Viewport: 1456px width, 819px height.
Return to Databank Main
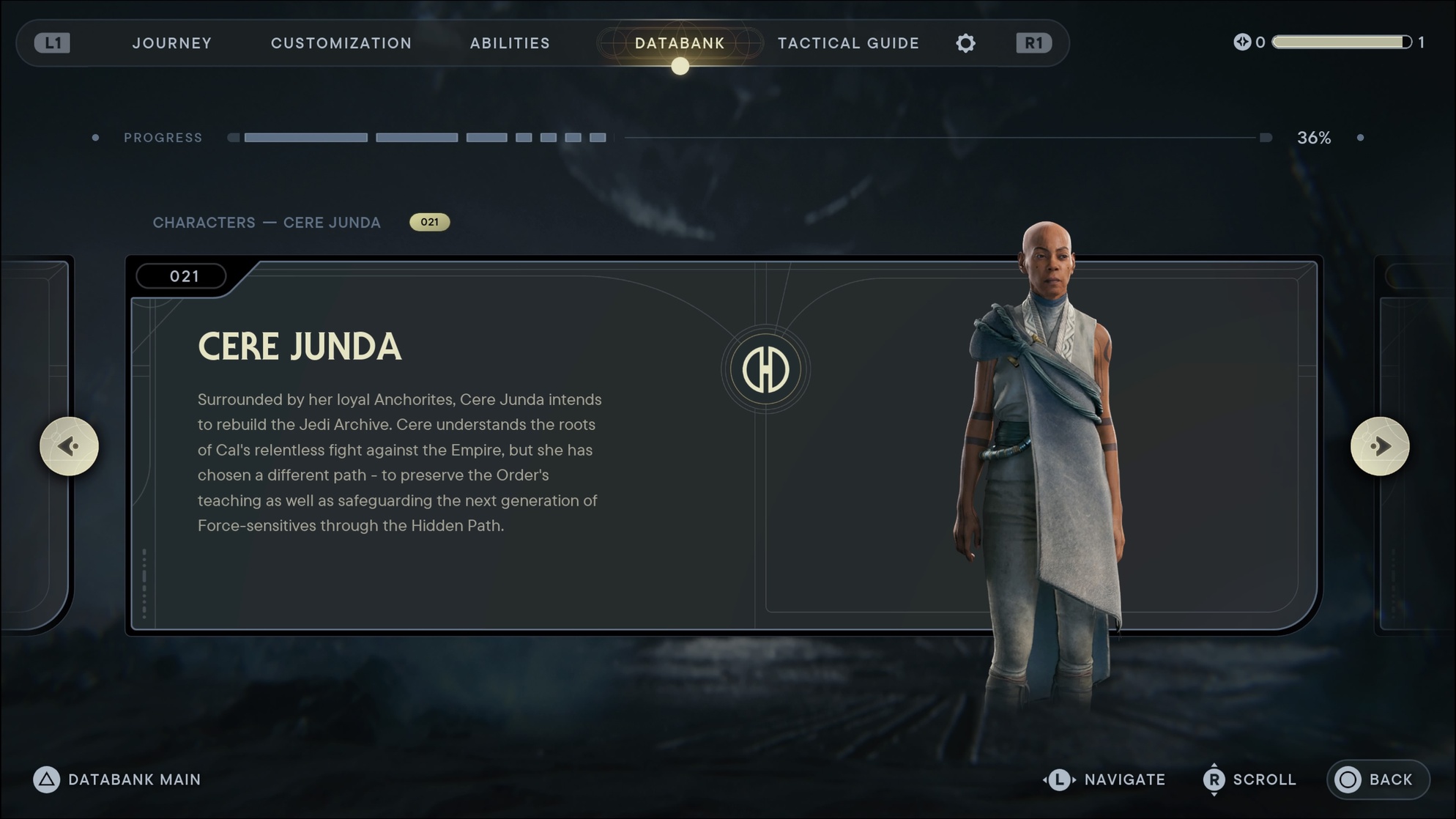[117, 779]
